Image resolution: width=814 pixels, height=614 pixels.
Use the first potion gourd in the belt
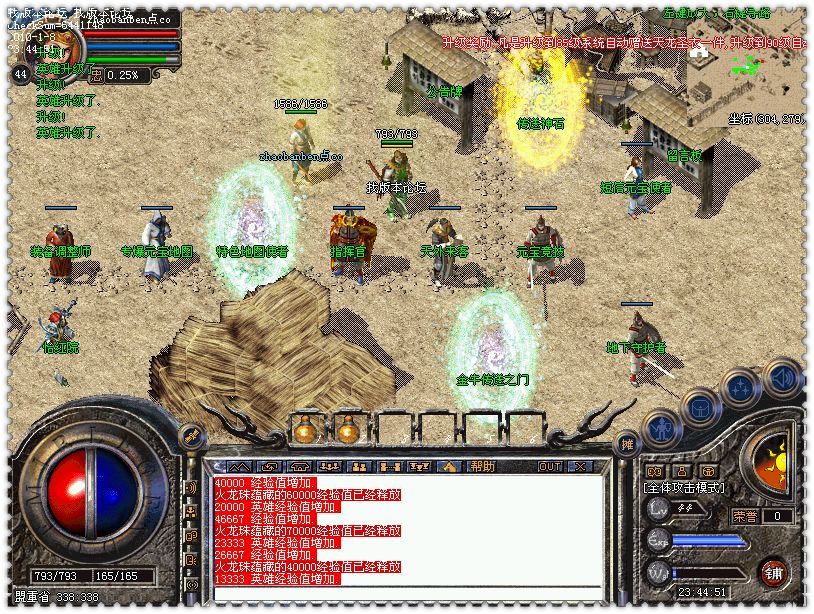coord(303,430)
